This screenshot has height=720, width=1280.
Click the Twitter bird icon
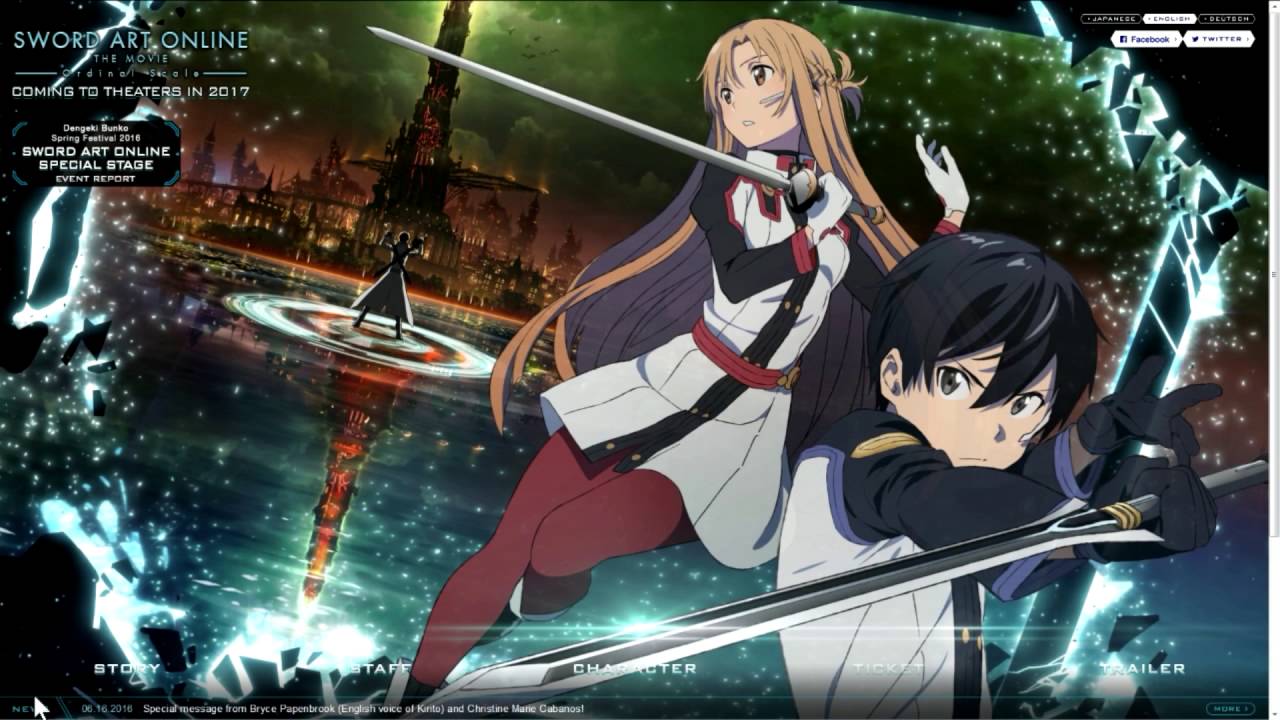[1196, 39]
